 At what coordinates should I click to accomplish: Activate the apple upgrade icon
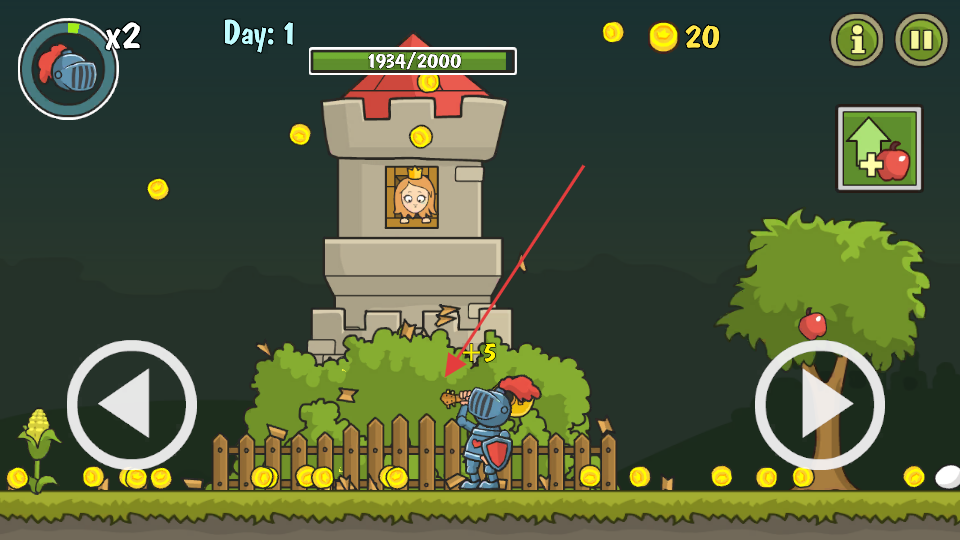point(879,148)
